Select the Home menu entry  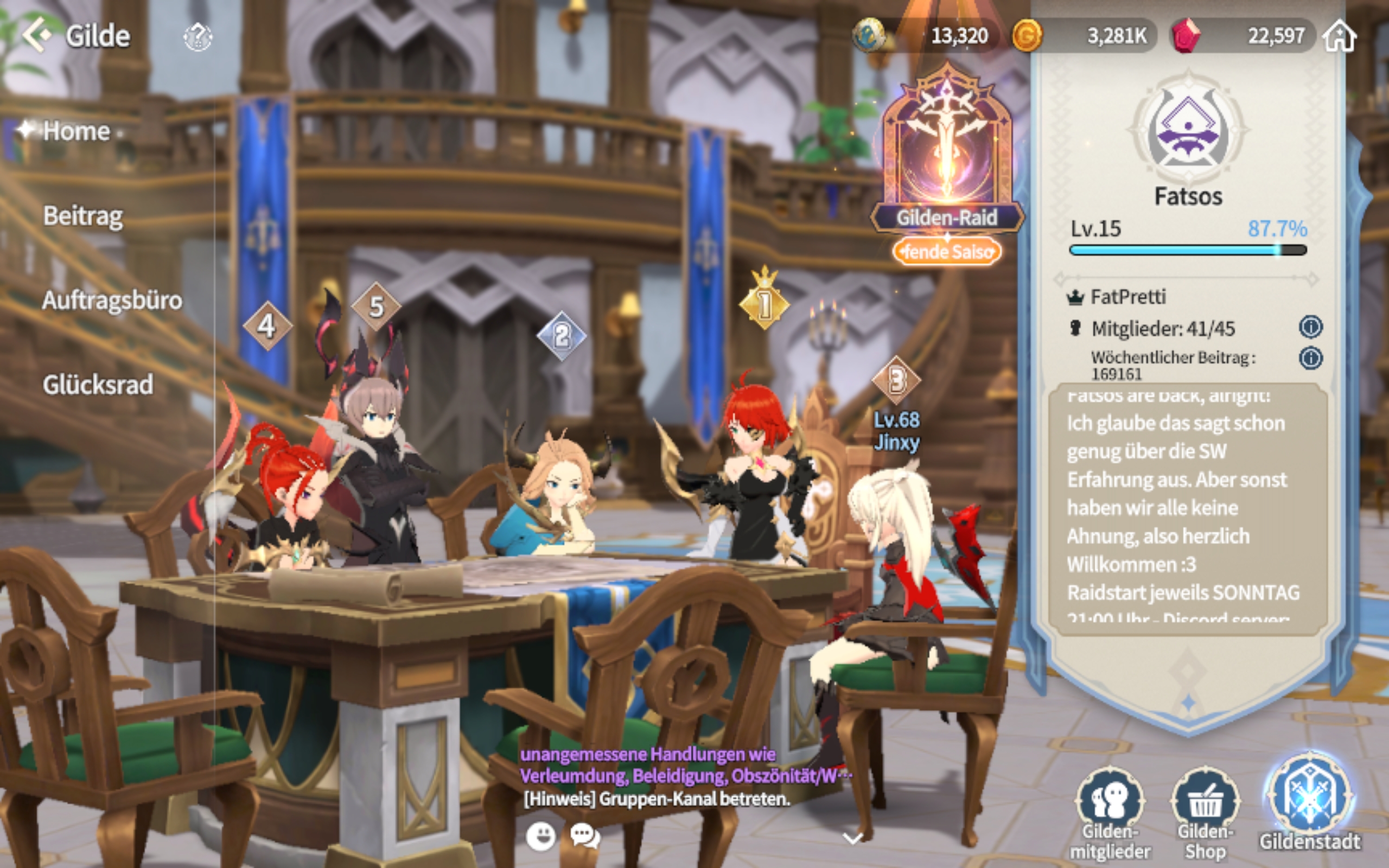pos(77,131)
